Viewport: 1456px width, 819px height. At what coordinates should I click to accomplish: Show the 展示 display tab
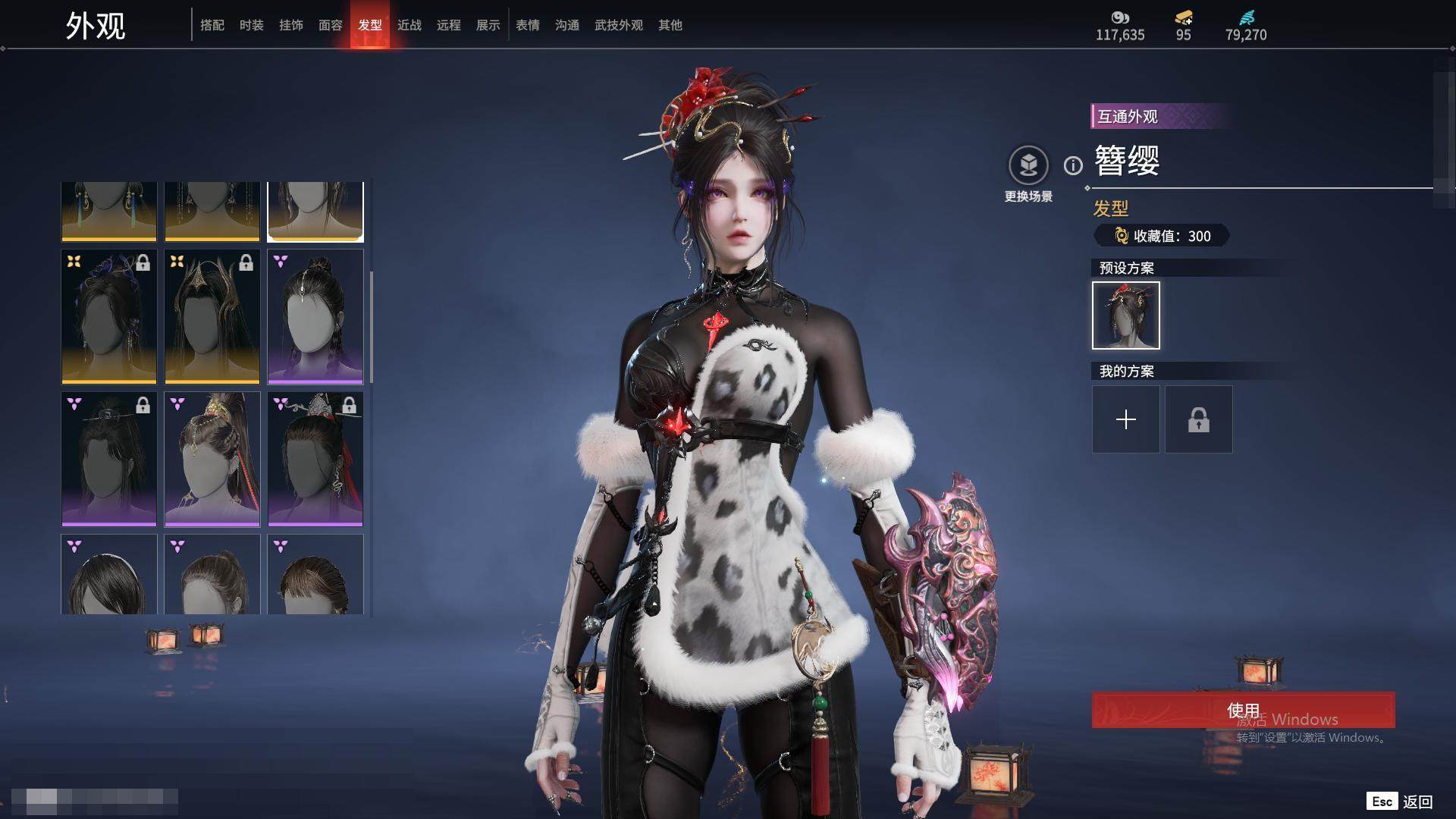pyautogui.click(x=488, y=25)
